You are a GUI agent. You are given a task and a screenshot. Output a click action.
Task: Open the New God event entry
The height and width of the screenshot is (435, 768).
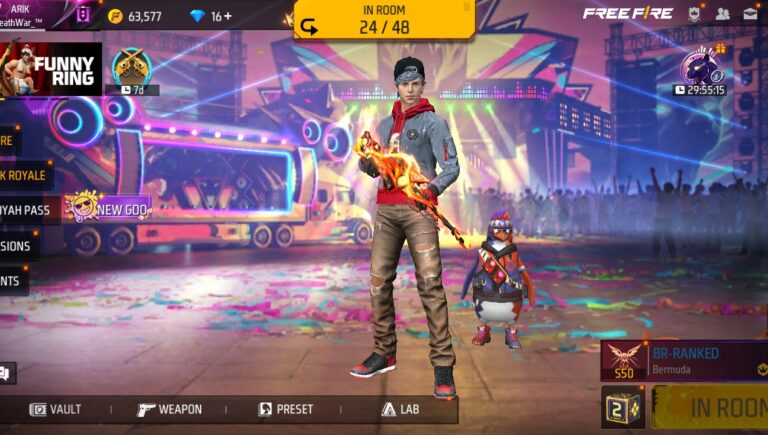tap(108, 208)
